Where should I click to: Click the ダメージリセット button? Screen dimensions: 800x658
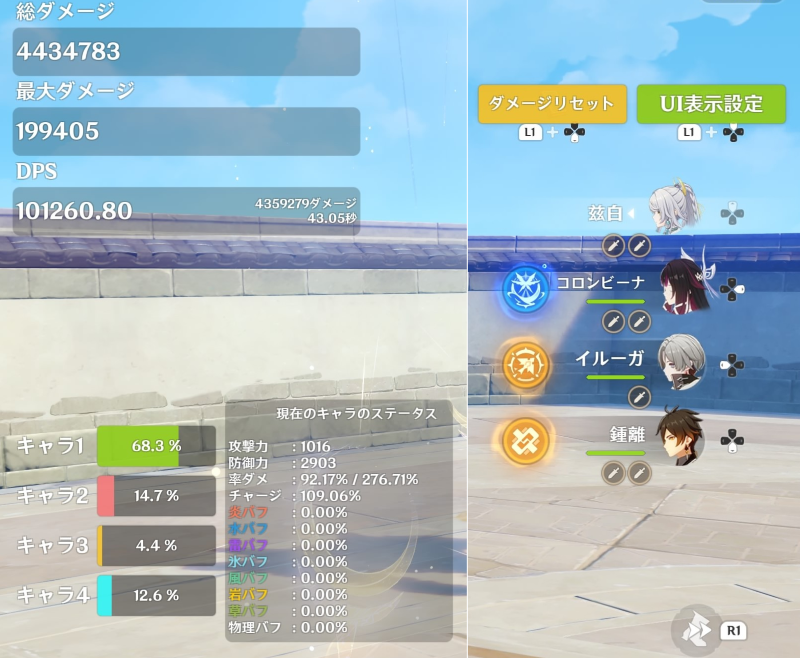(x=552, y=104)
